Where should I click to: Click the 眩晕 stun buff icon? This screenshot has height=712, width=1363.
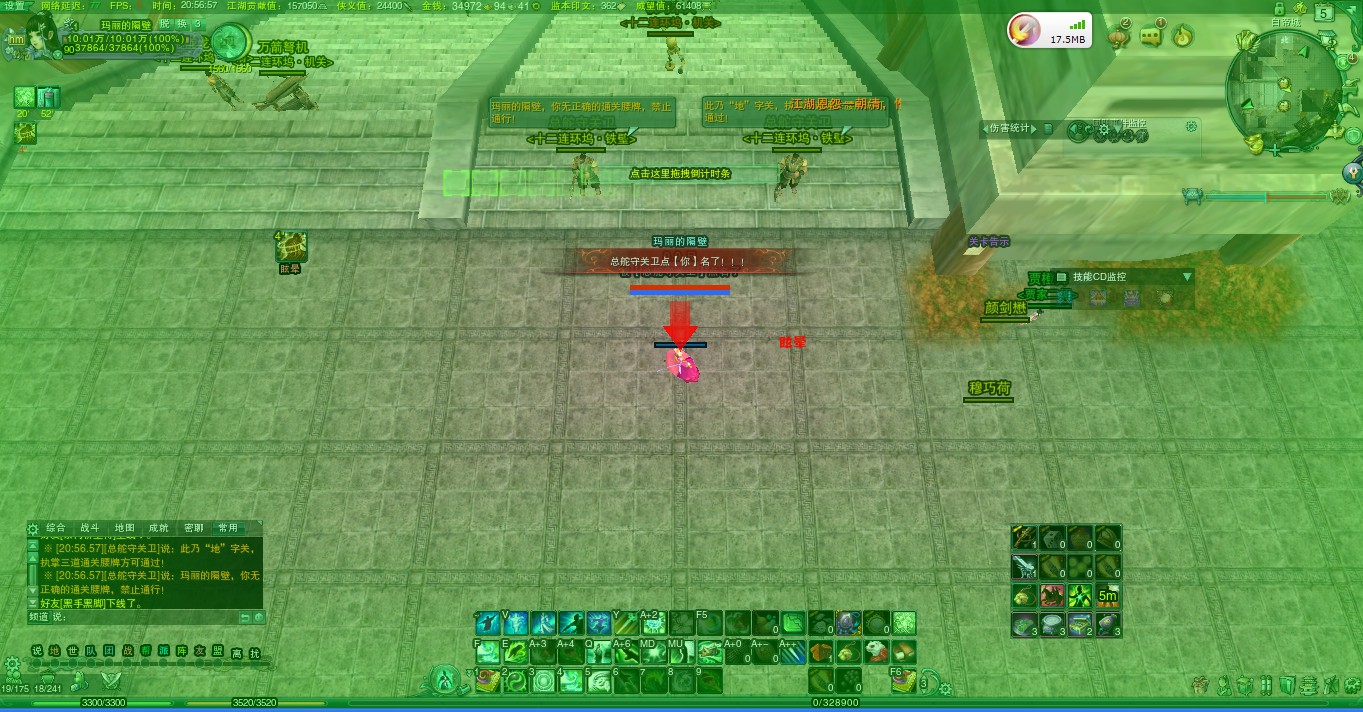coord(291,245)
